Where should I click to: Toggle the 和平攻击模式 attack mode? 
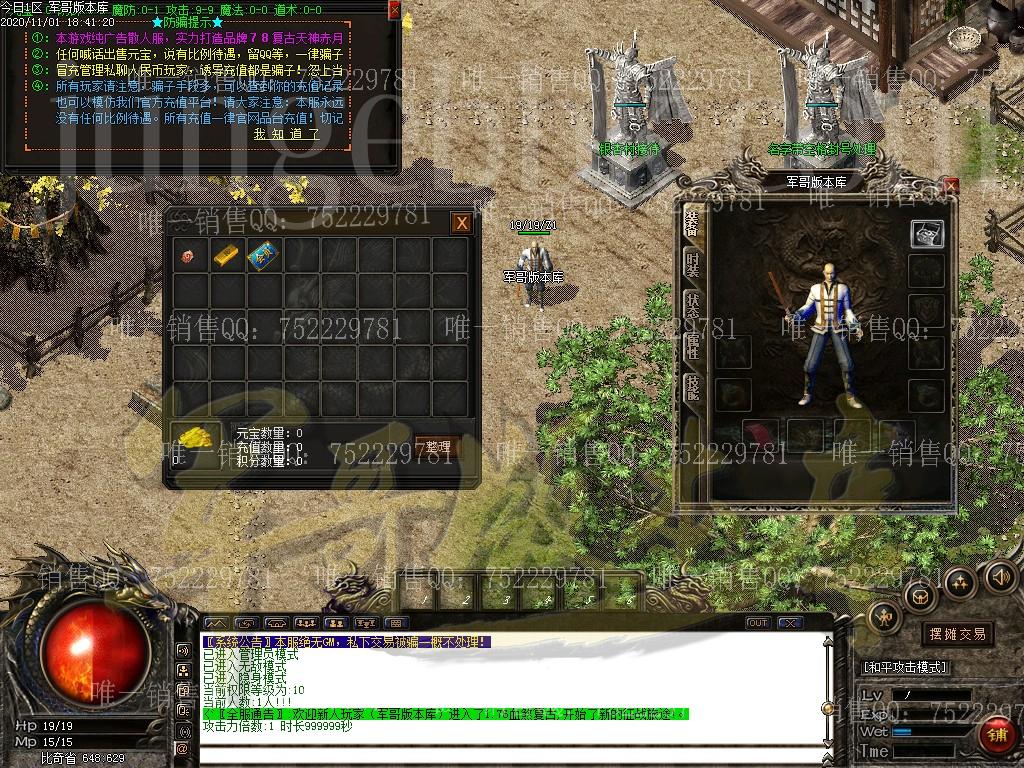(905, 667)
